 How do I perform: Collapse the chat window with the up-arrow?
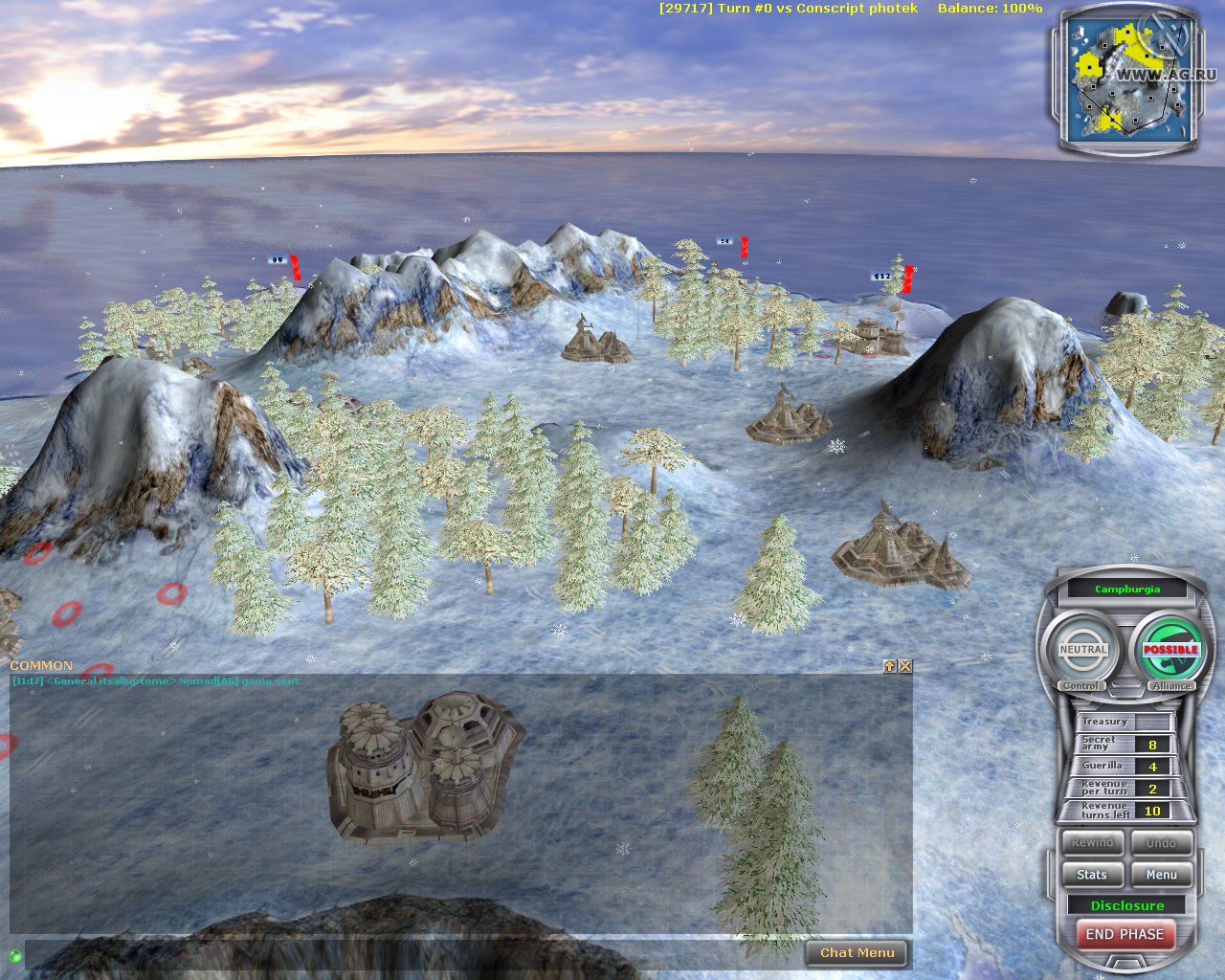tap(888, 665)
